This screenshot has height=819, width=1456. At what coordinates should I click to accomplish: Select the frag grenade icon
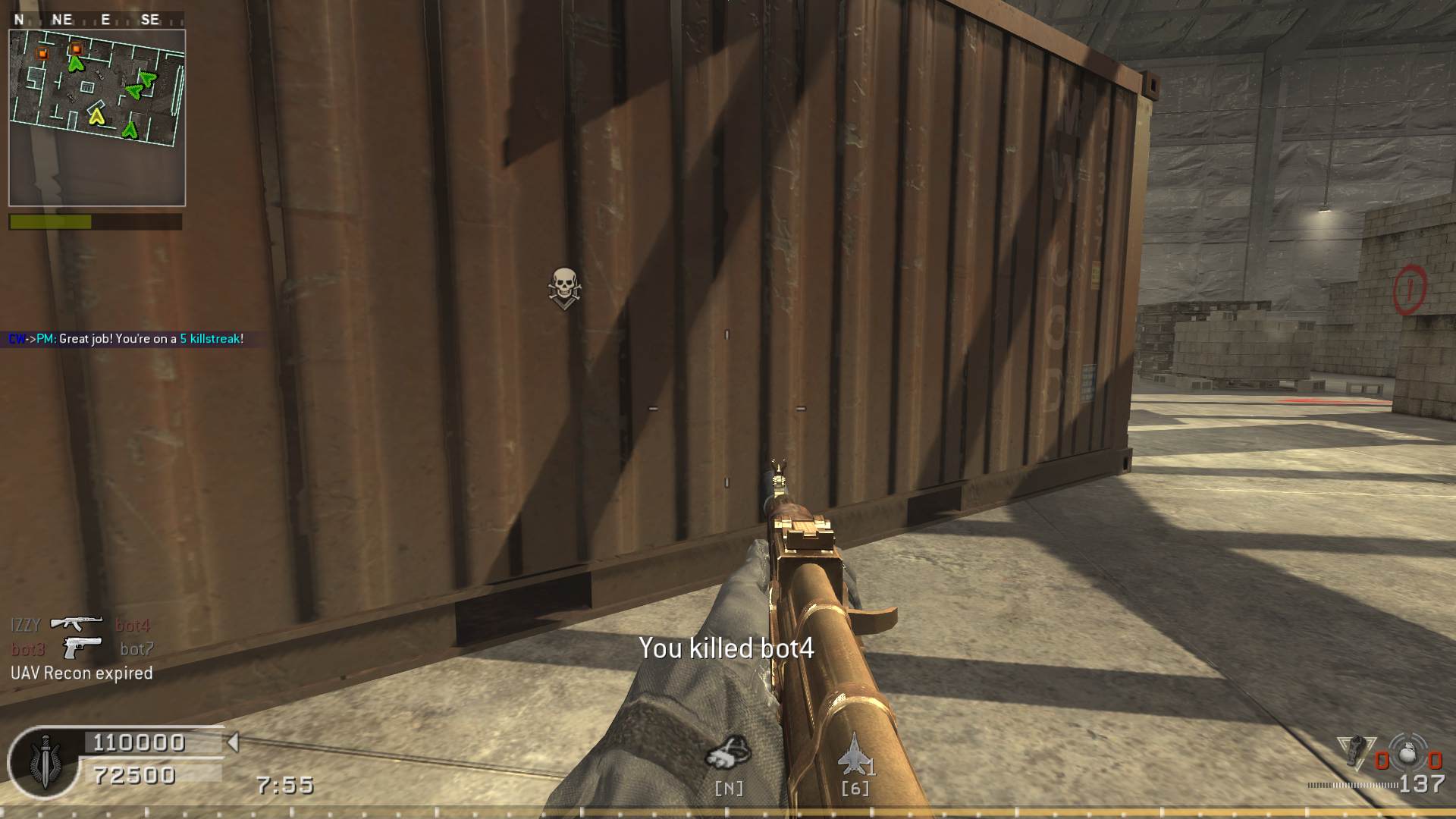point(1407,754)
